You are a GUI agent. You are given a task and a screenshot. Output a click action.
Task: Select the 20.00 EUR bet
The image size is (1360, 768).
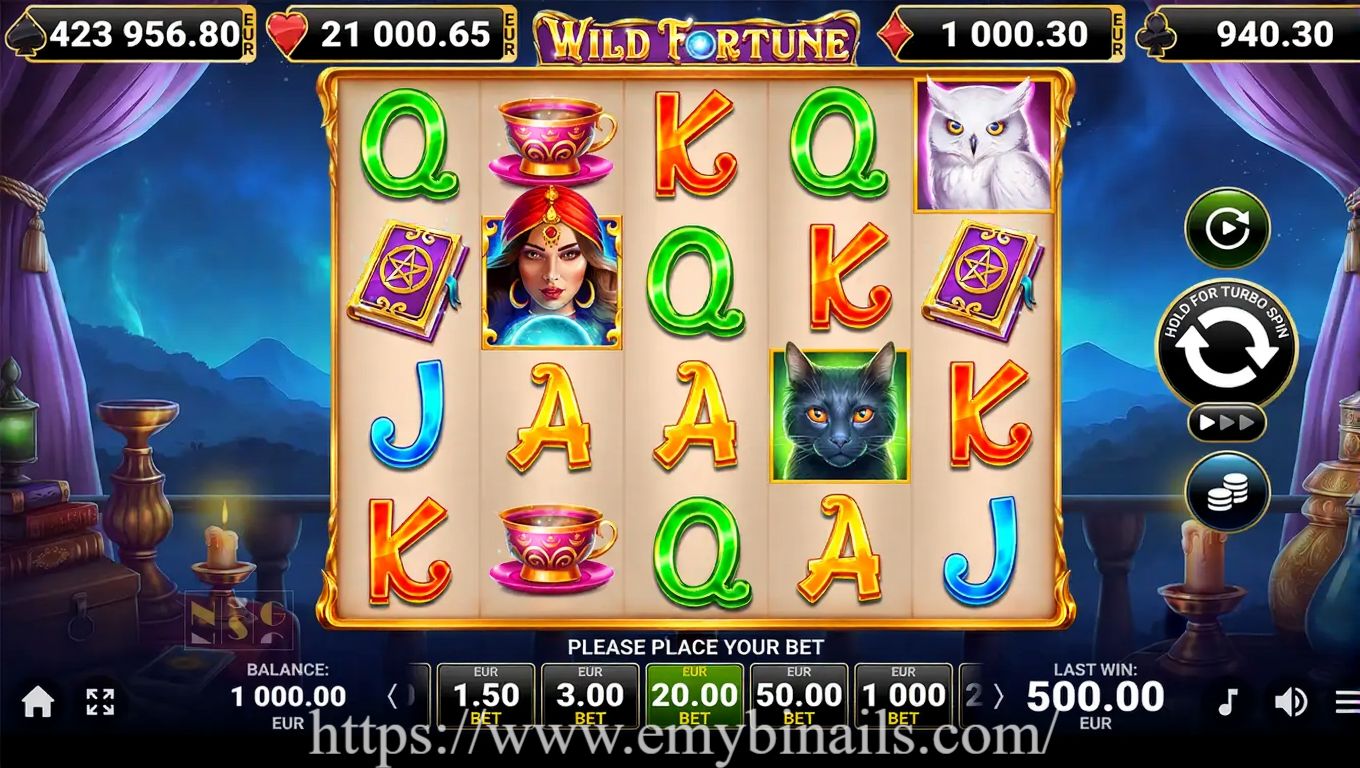pyautogui.click(x=694, y=695)
